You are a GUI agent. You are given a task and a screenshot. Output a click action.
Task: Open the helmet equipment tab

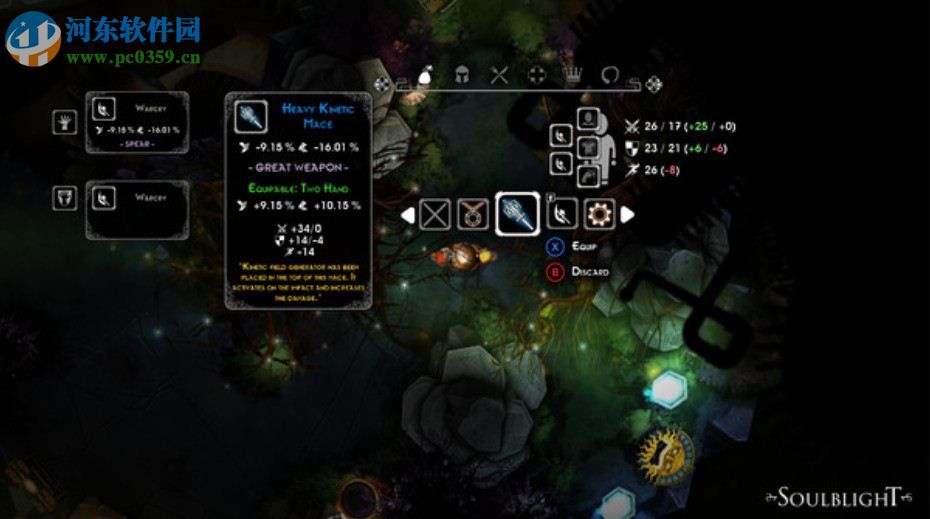pyautogui.click(x=462, y=74)
